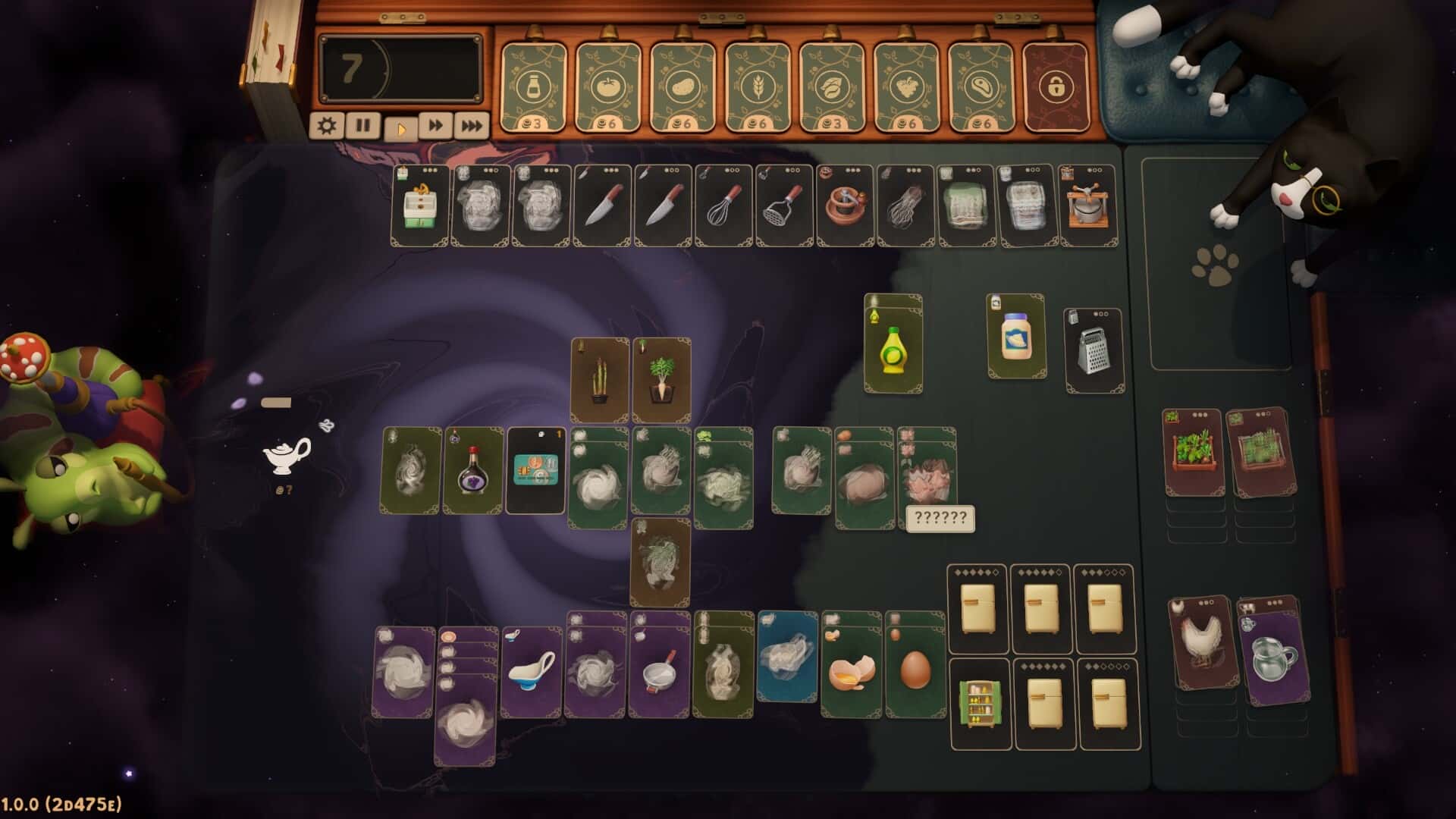This screenshot has height=819, width=1456.
Task: Buy the condiment jar card pack
Action: (533, 86)
